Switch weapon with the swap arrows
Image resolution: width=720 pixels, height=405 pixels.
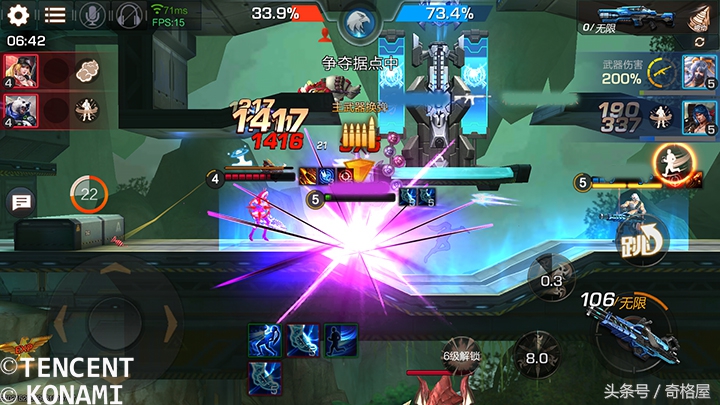tap(699, 42)
